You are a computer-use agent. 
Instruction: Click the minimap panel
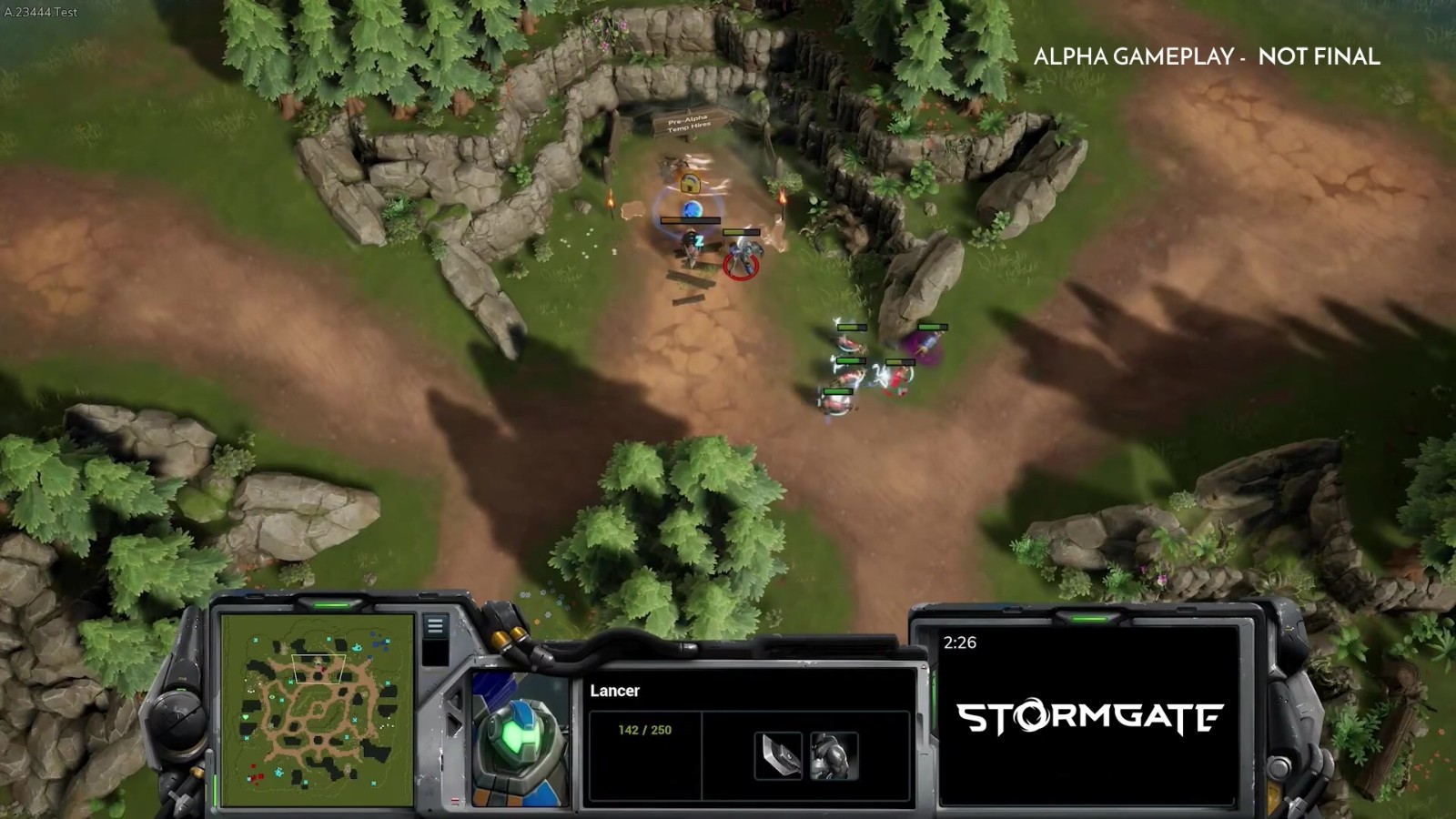pos(316,711)
